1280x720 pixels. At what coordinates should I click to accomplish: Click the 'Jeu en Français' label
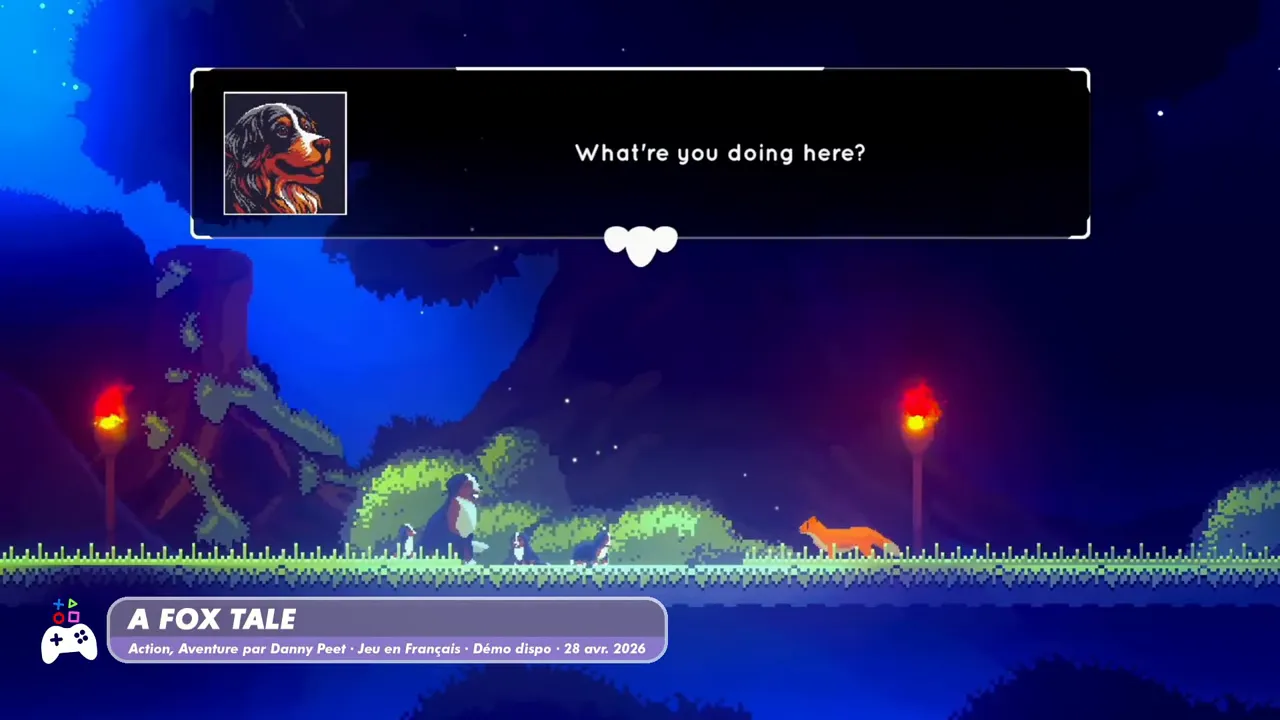pos(409,648)
